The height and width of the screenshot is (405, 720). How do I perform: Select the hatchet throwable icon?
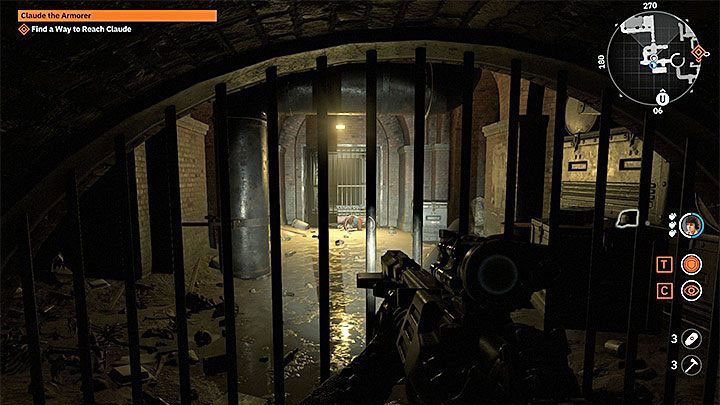(x=690, y=365)
